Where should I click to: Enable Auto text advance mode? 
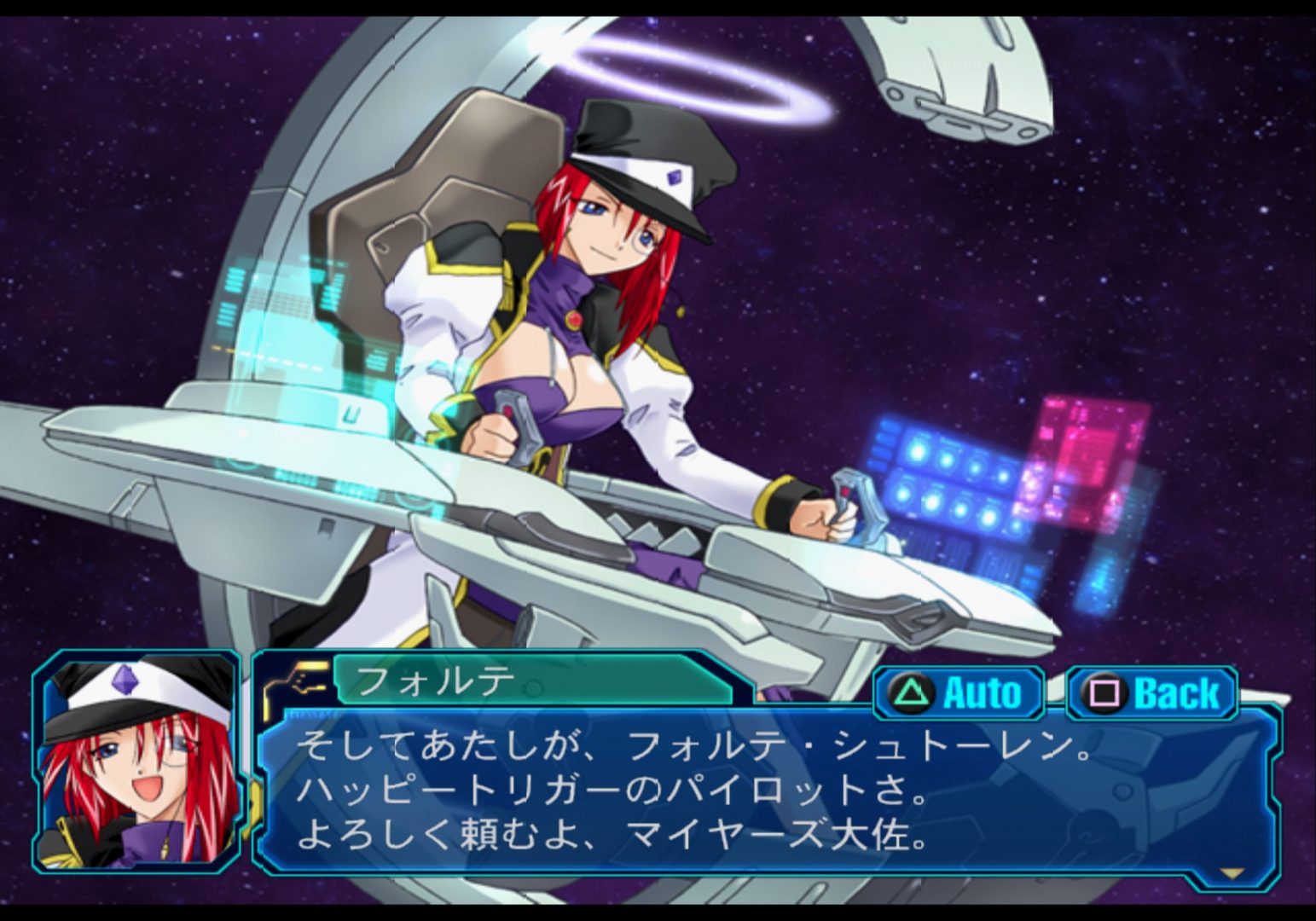point(959,692)
